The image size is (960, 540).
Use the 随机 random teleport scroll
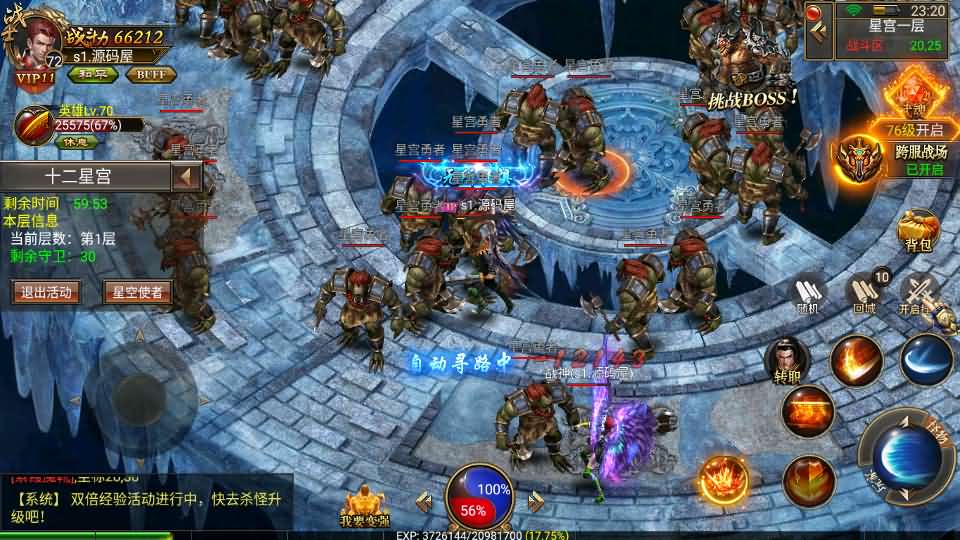pos(808,295)
